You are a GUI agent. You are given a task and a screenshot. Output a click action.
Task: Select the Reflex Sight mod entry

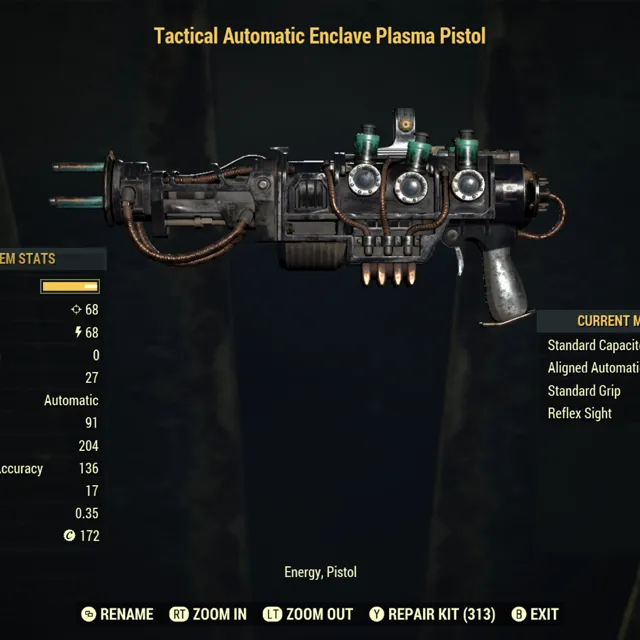580,413
